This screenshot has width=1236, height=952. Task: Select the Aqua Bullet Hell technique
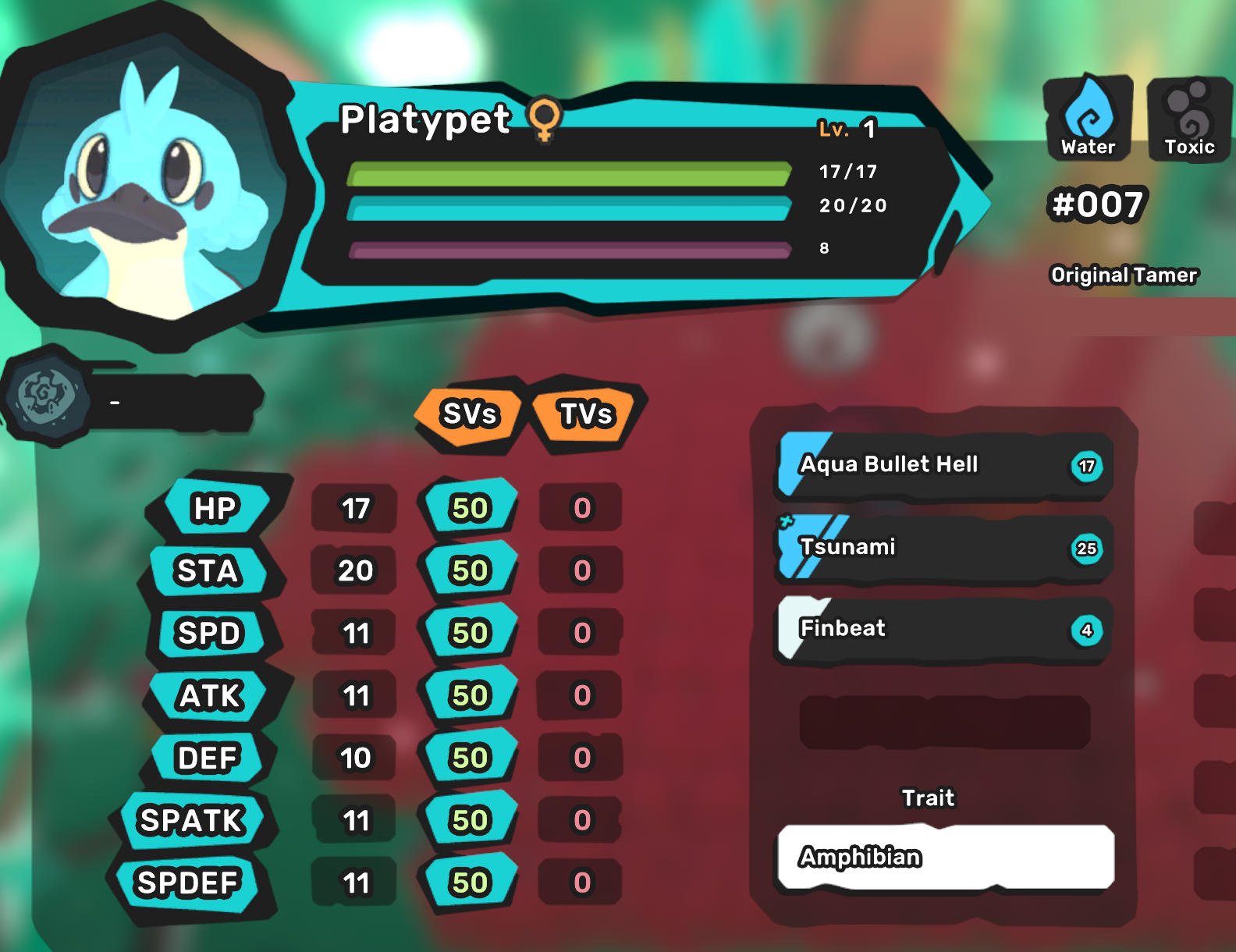[x=944, y=466]
